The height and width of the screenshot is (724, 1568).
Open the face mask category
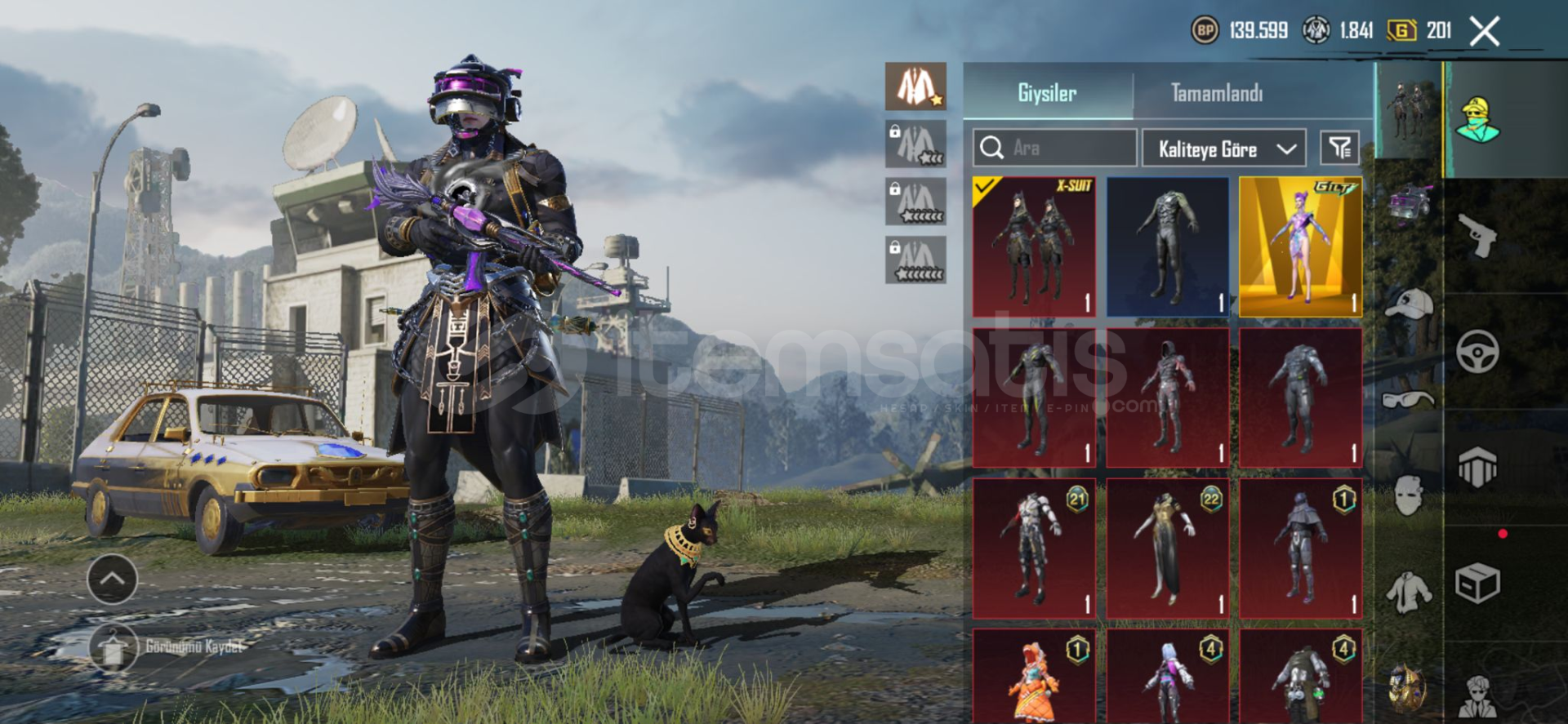click(1409, 495)
